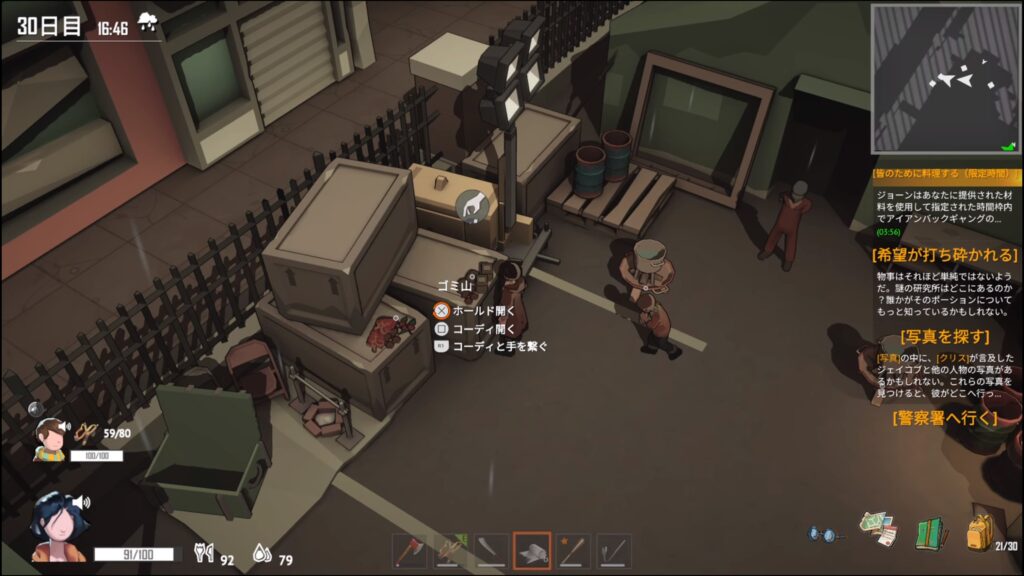Select the red axe hotbar slot

click(410, 550)
